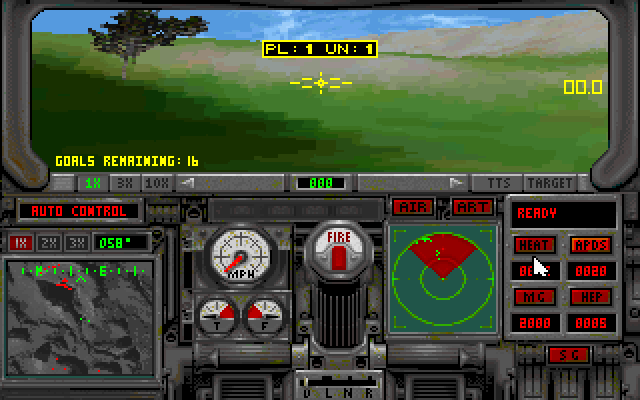Request ART artillery support

coord(470,207)
